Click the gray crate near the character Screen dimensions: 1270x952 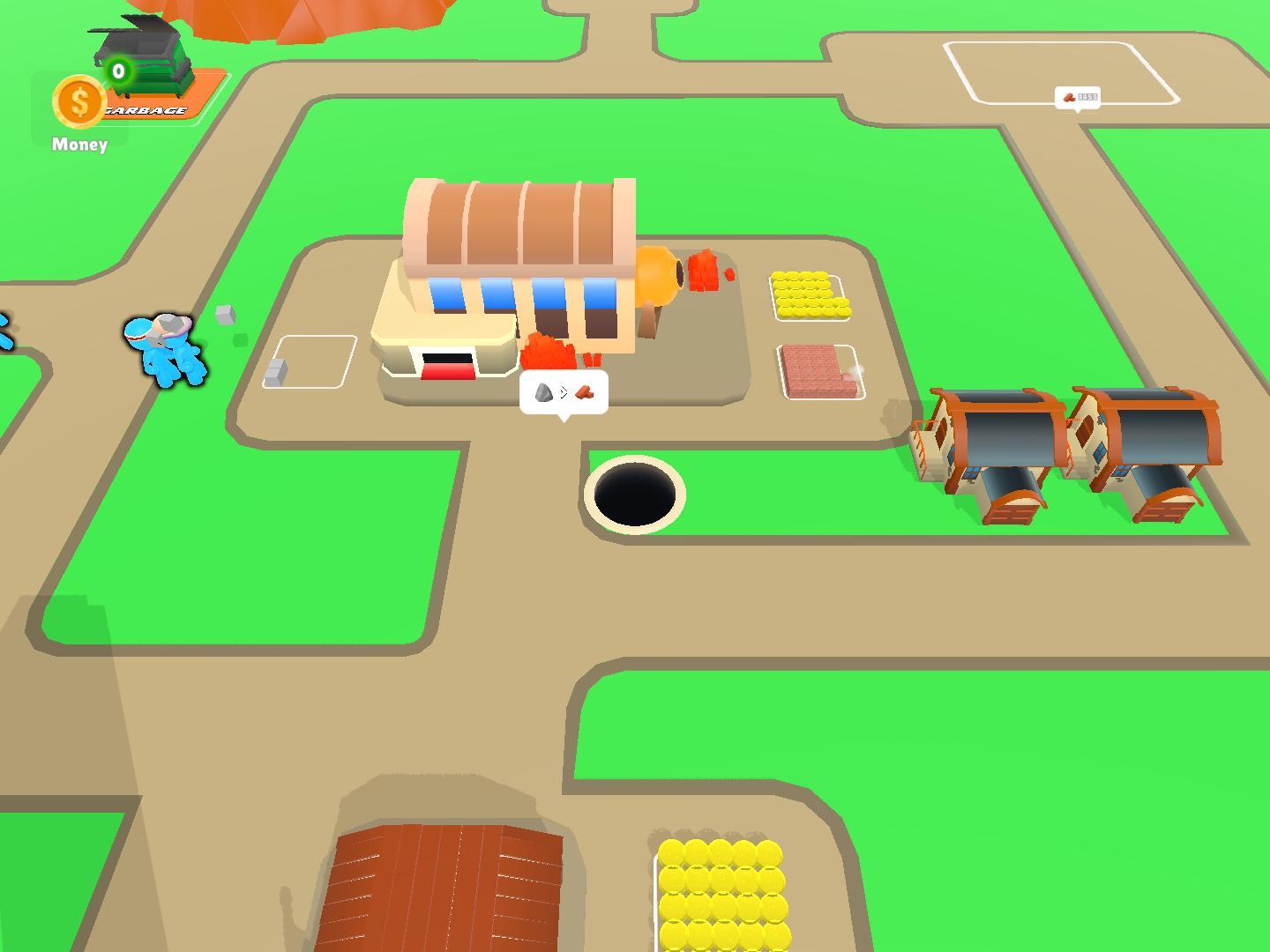(x=225, y=315)
